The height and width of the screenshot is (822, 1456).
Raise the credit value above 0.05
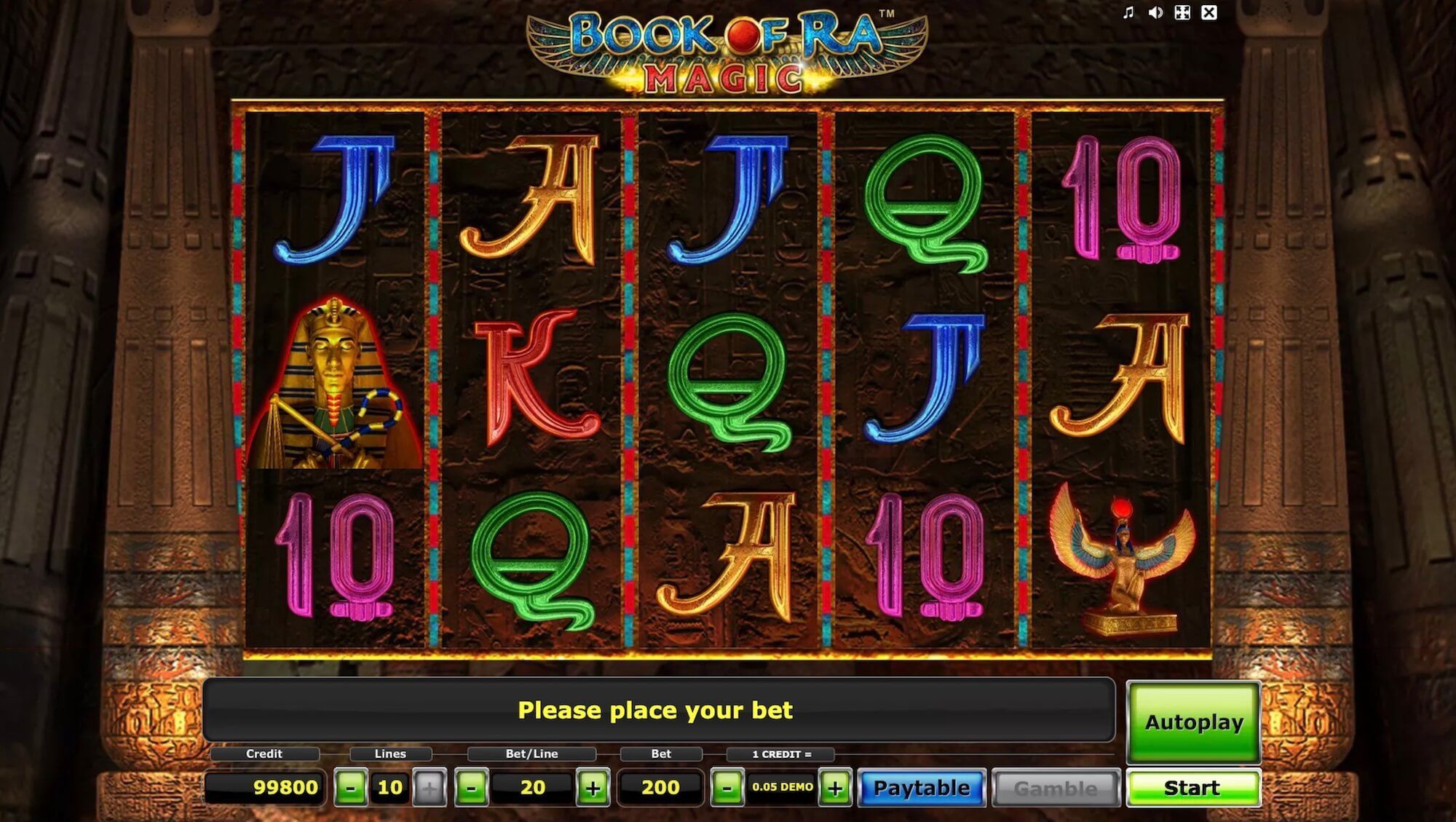click(834, 787)
